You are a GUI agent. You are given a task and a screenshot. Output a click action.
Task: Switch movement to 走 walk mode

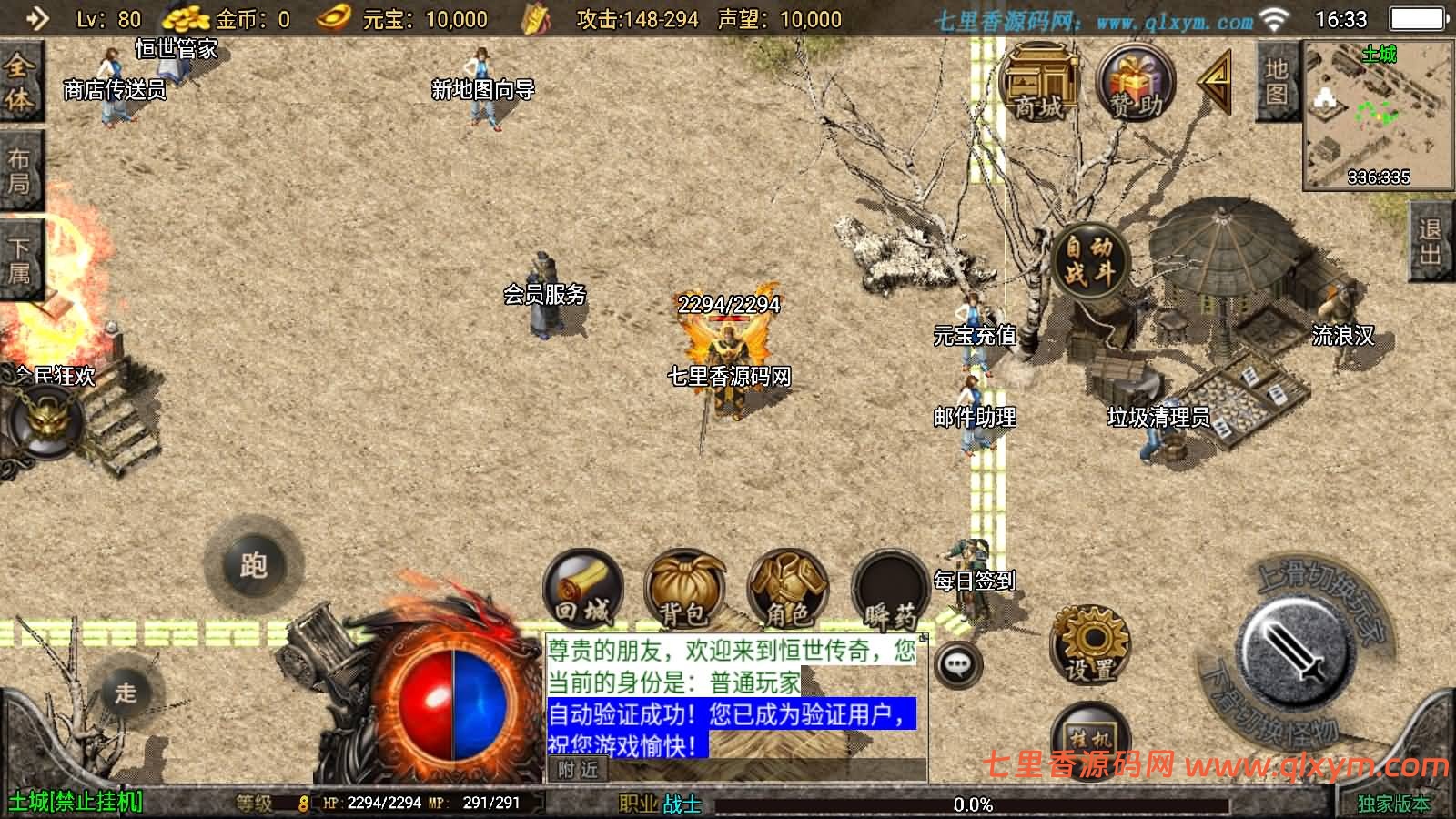[x=128, y=692]
